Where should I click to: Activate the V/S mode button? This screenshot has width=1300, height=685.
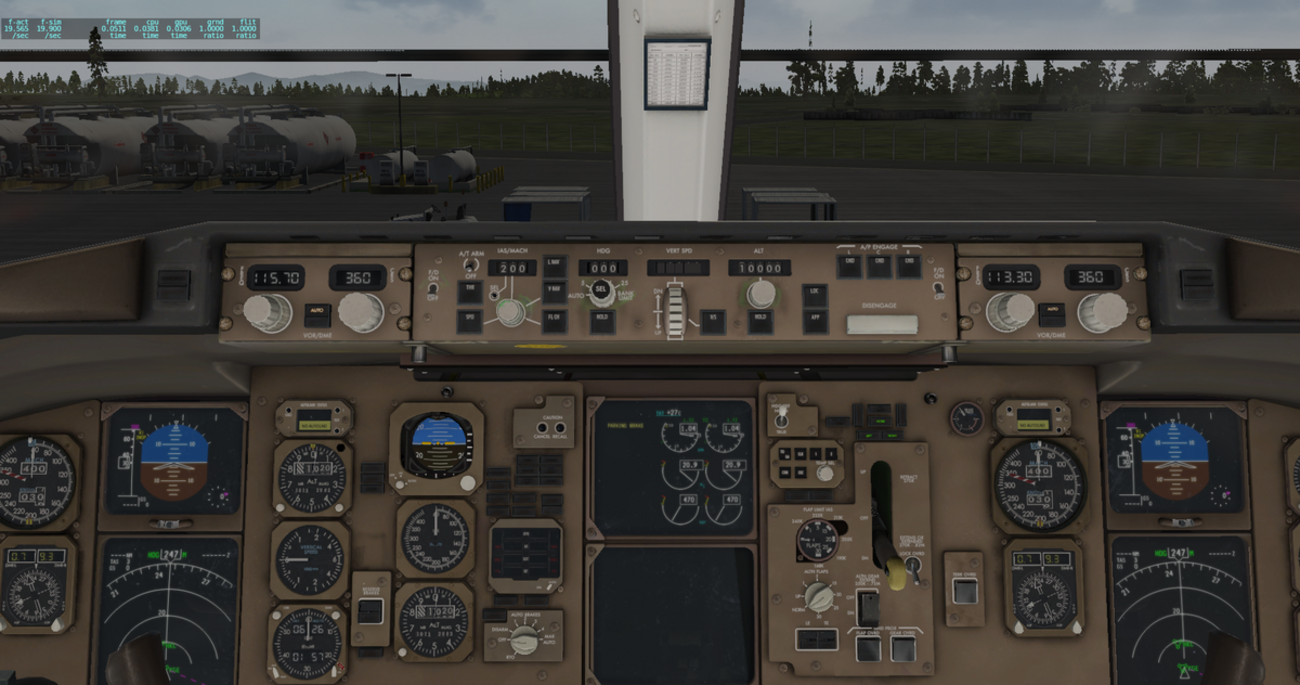tap(712, 321)
